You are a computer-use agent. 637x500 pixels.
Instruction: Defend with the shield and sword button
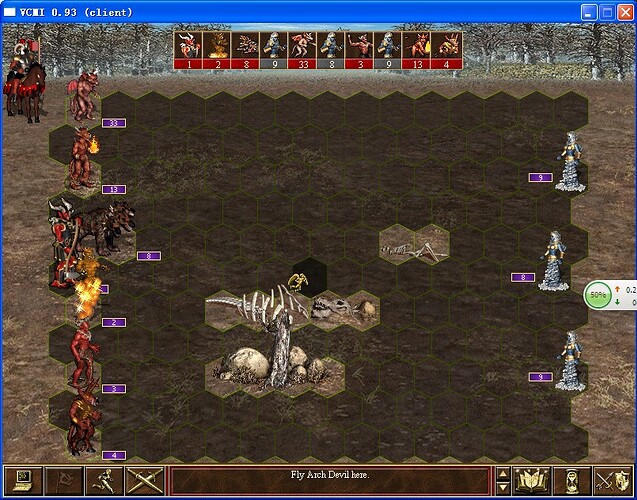[612, 481]
